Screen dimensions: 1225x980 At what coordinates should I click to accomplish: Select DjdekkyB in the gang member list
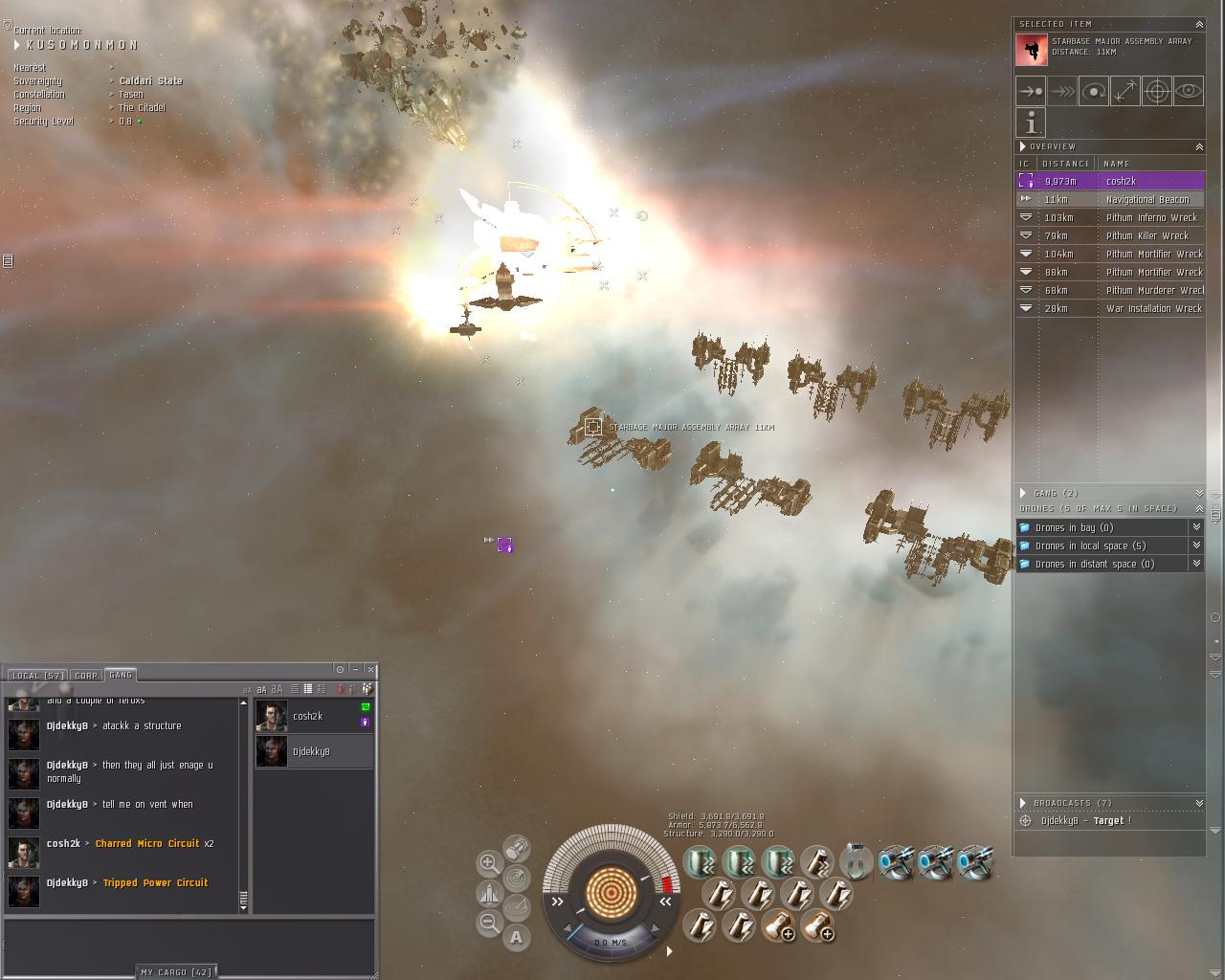pos(312,752)
